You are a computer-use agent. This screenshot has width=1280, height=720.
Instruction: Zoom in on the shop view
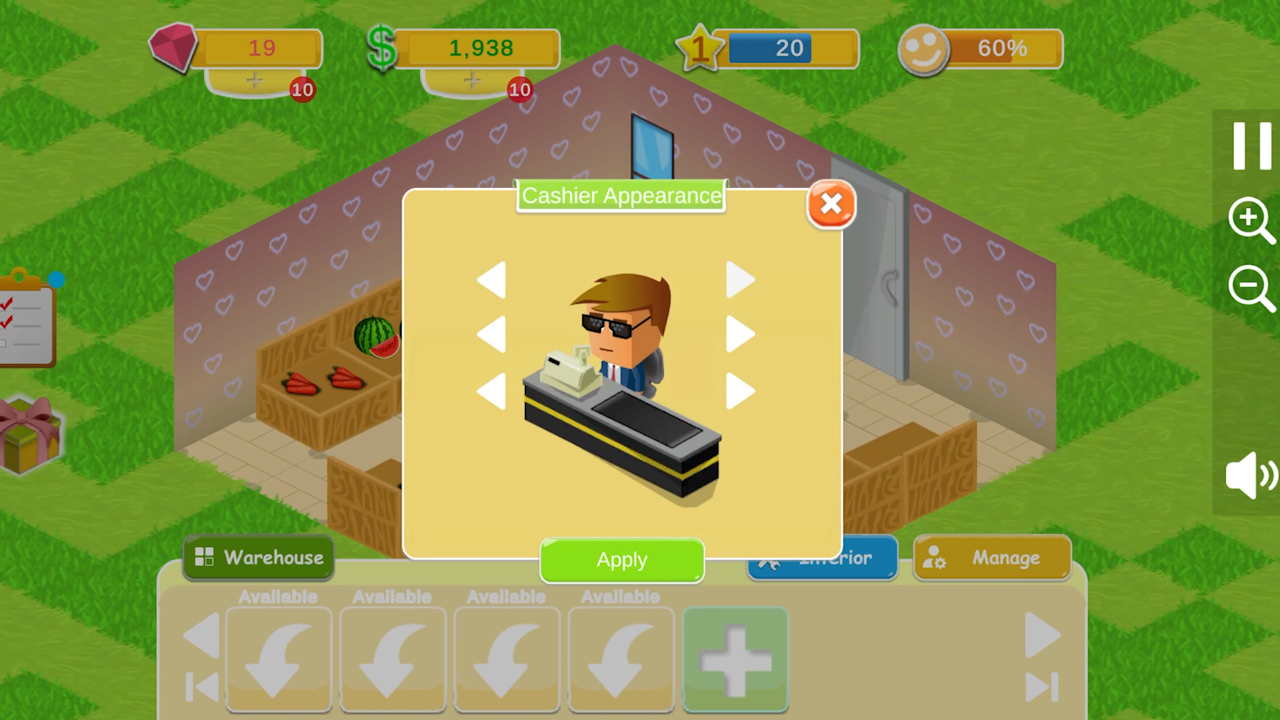point(1251,222)
